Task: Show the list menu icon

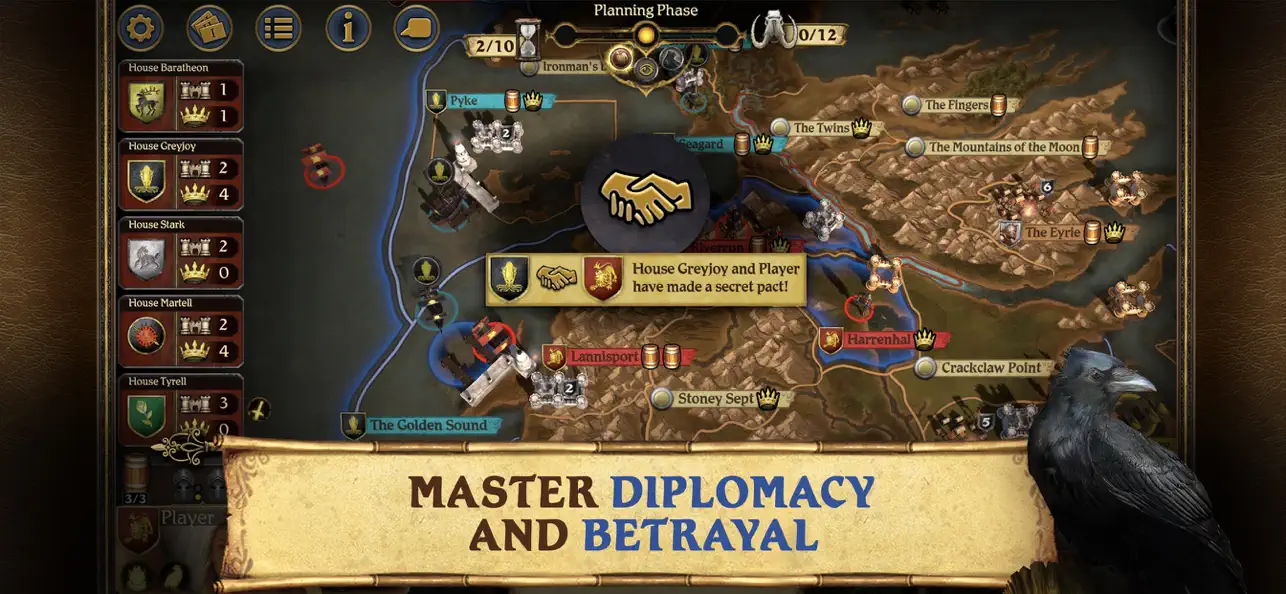Action: point(278,28)
